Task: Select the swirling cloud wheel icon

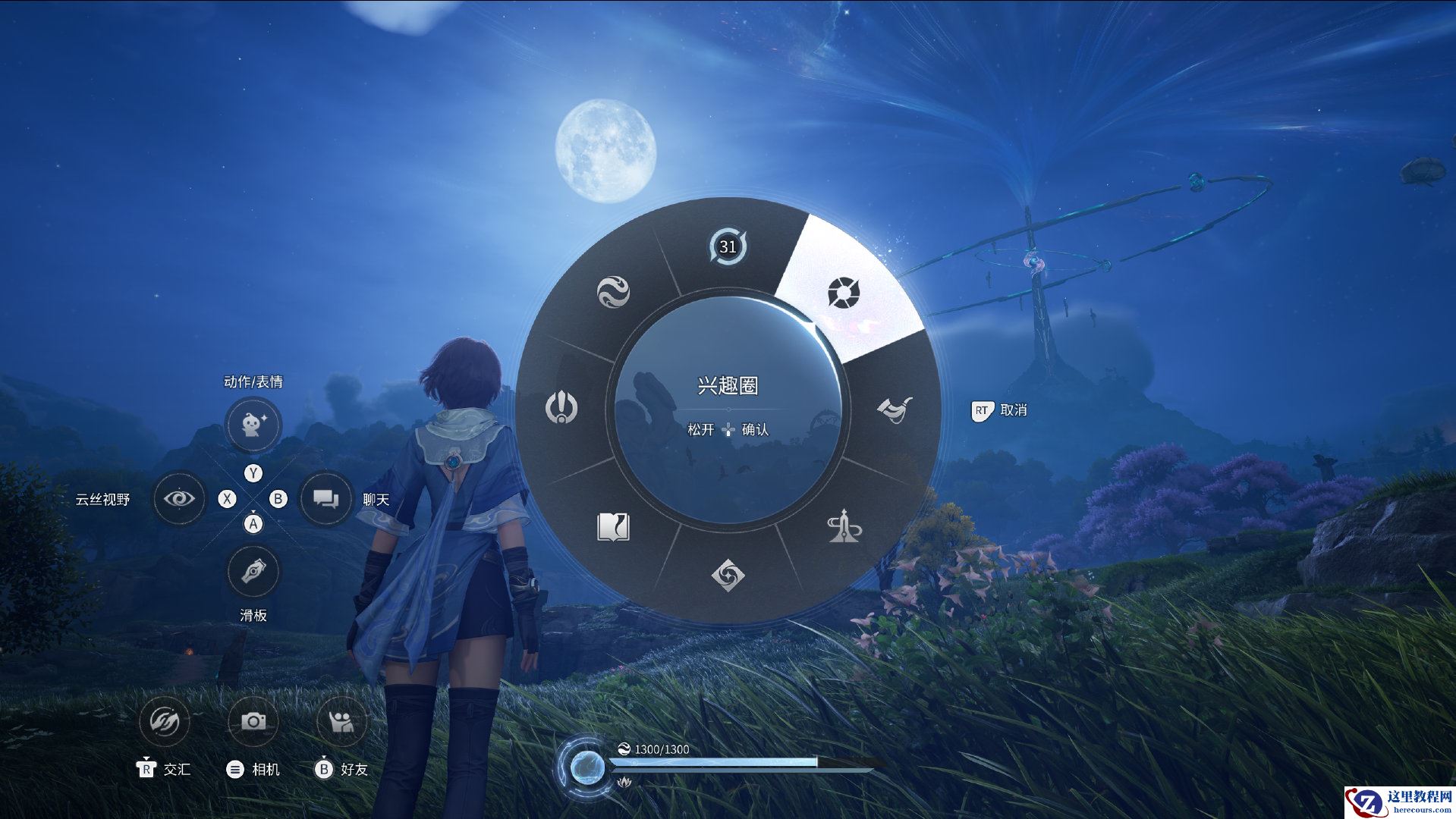Action: click(613, 292)
